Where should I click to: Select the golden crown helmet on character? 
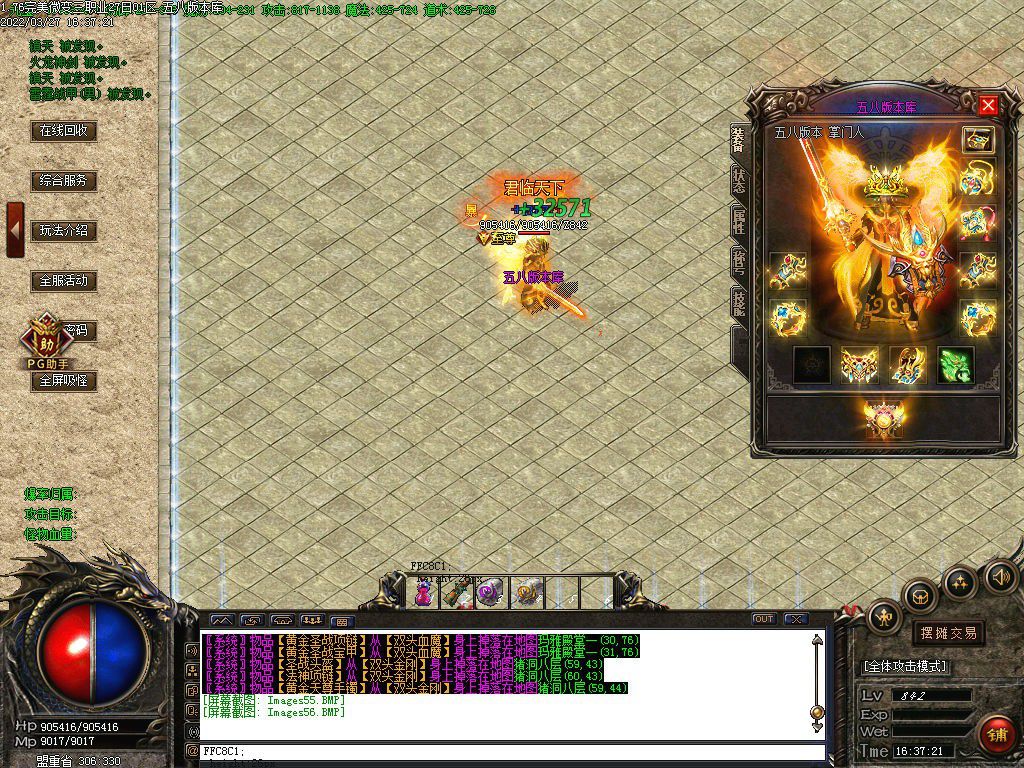pyautogui.click(x=884, y=182)
